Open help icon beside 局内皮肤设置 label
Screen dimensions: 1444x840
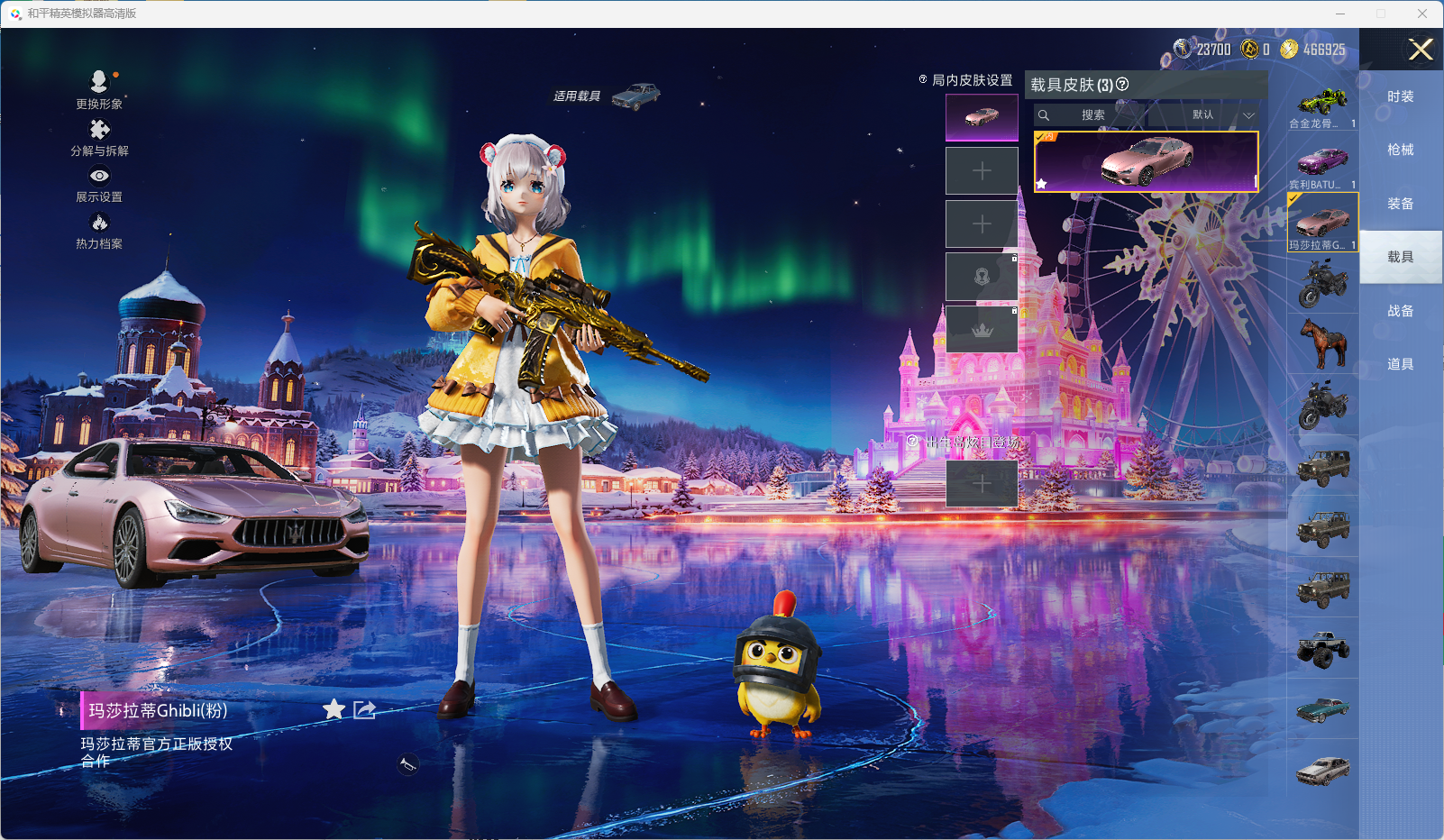pyautogui.click(x=921, y=80)
